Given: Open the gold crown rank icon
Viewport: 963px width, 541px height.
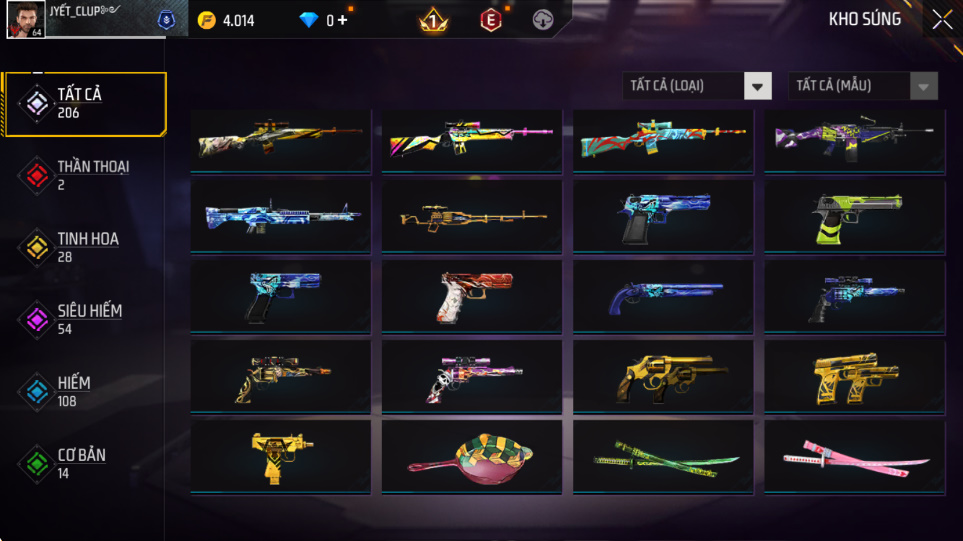Looking at the screenshot, I should click(433, 20).
